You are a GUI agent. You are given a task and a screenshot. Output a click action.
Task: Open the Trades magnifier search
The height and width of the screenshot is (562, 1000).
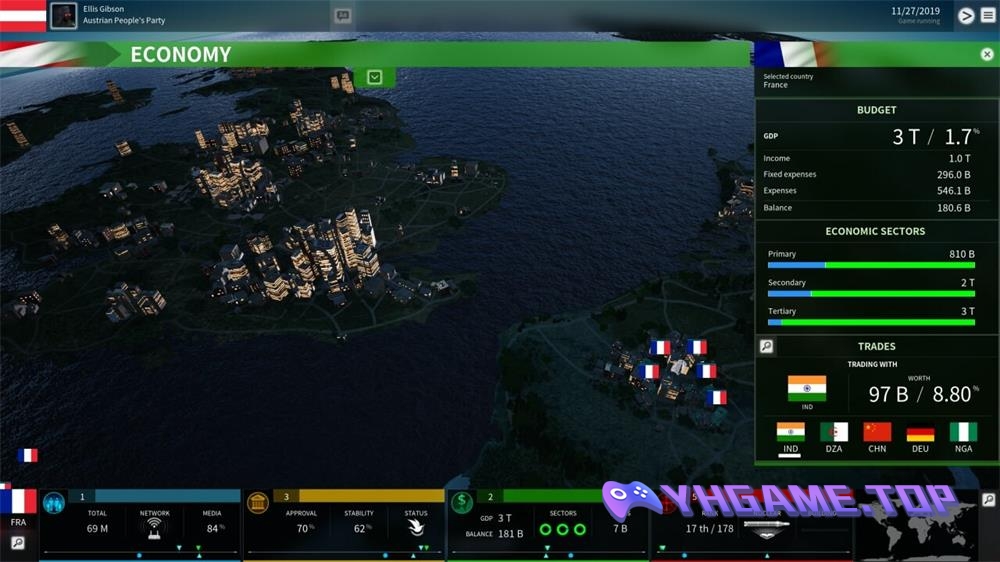click(x=766, y=346)
